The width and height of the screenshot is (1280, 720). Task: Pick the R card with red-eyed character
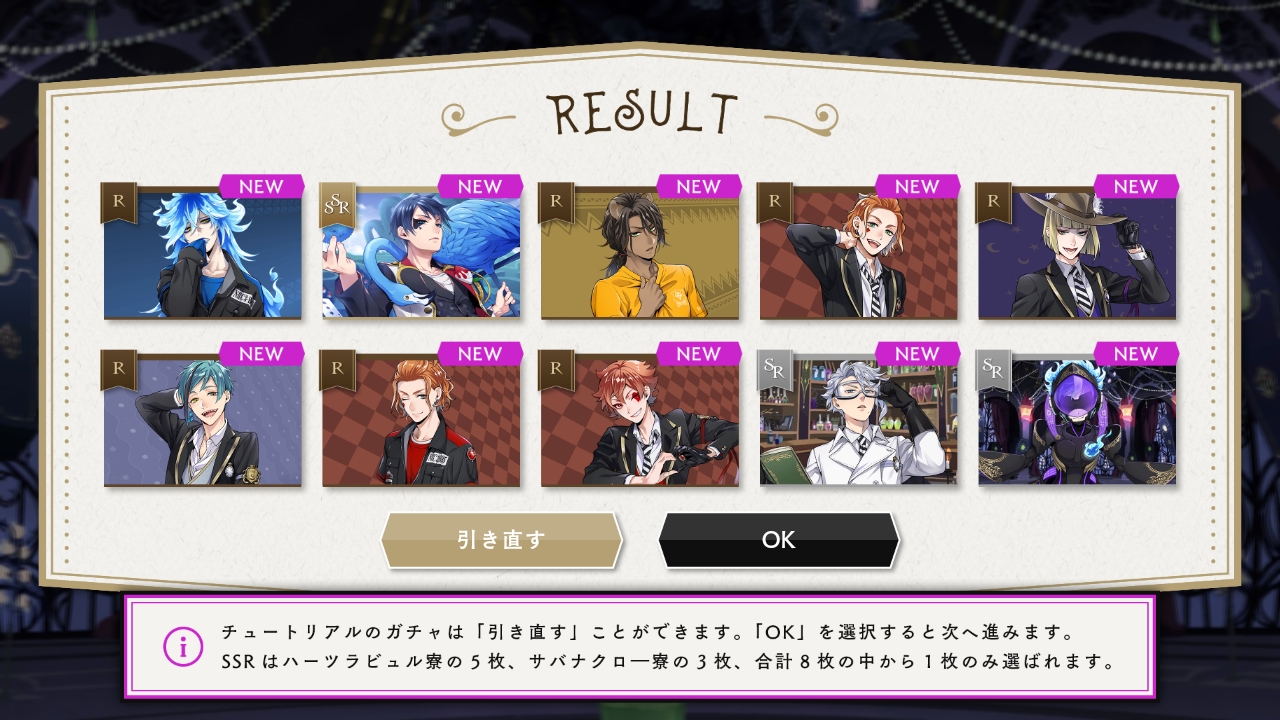(640, 422)
